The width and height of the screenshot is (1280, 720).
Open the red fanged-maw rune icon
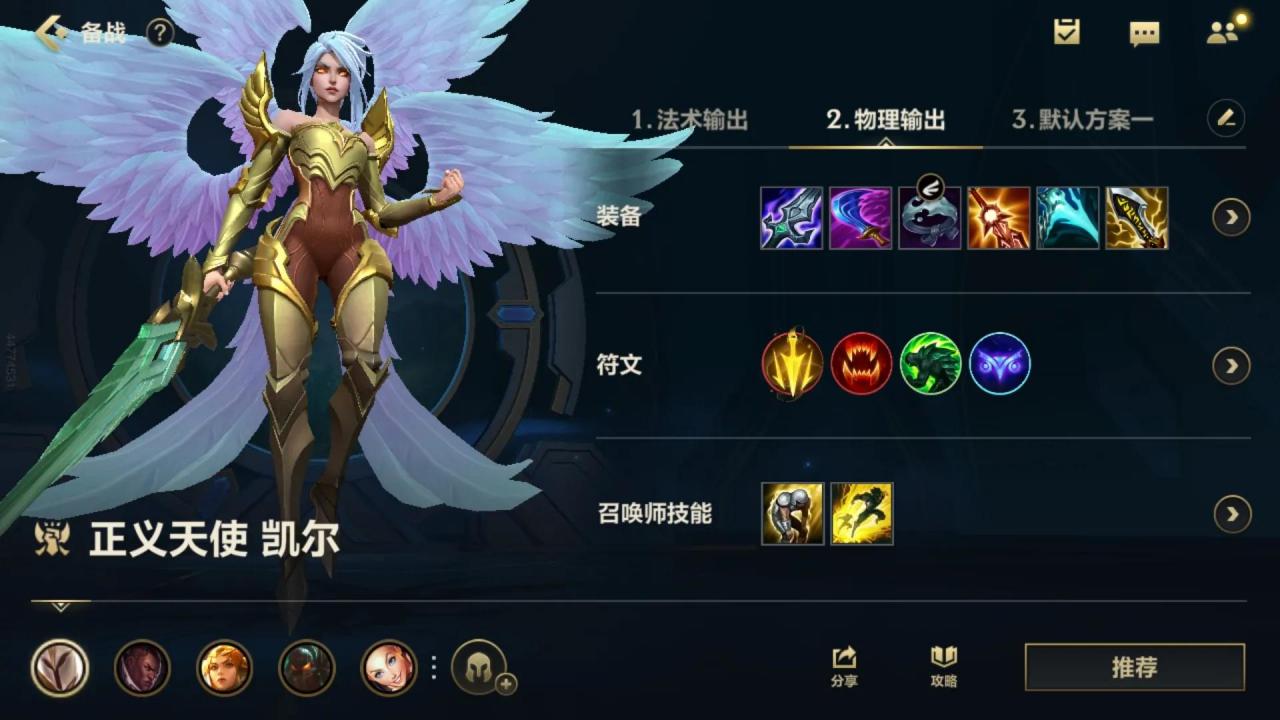pos(860,365)
